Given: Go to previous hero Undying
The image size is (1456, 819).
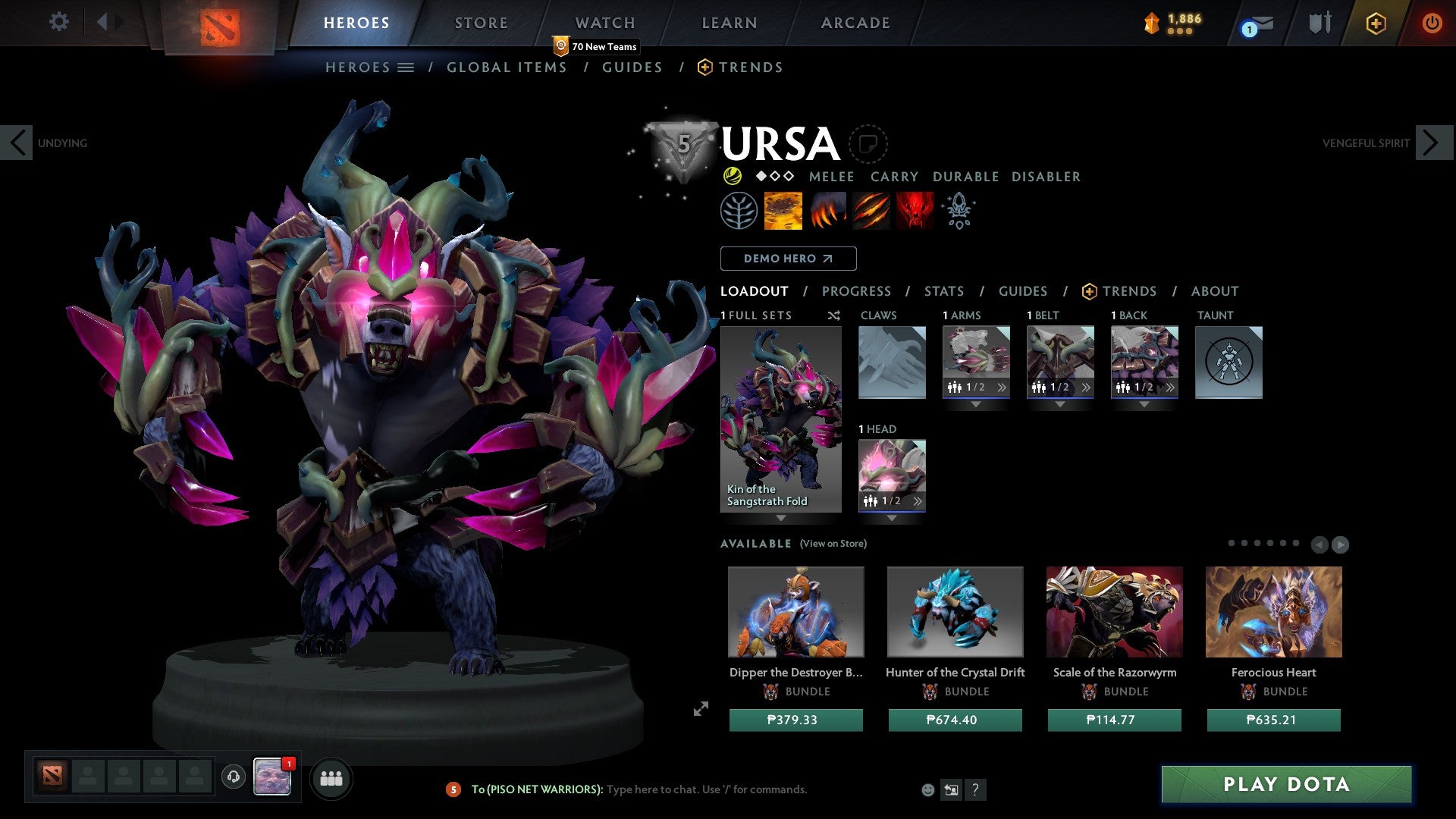Looking at the screenshot, I should coord(17,143).
